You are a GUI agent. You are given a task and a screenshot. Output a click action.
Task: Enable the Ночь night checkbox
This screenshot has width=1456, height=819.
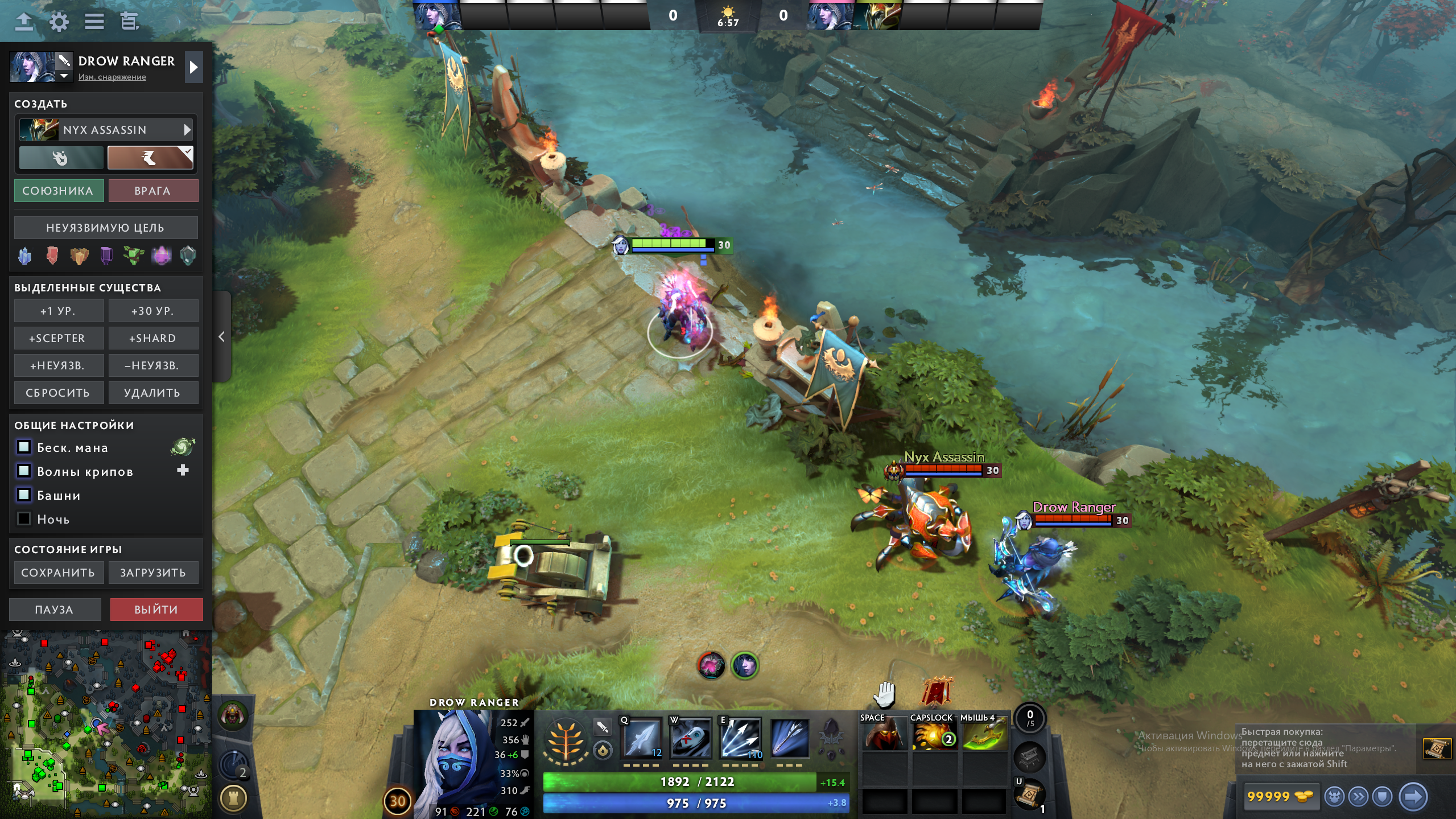point(24,519)
